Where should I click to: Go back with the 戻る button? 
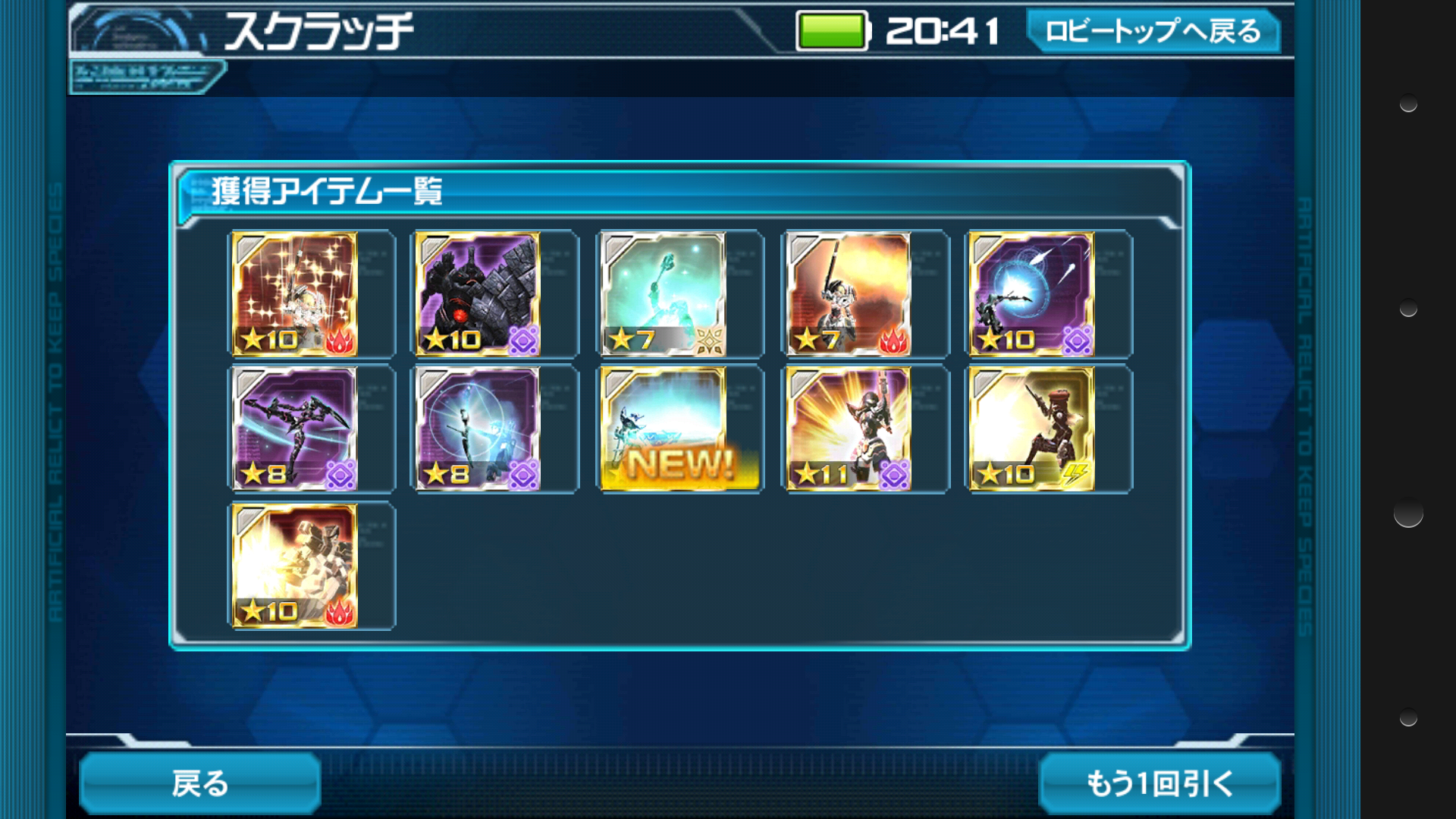coord(200,783)
